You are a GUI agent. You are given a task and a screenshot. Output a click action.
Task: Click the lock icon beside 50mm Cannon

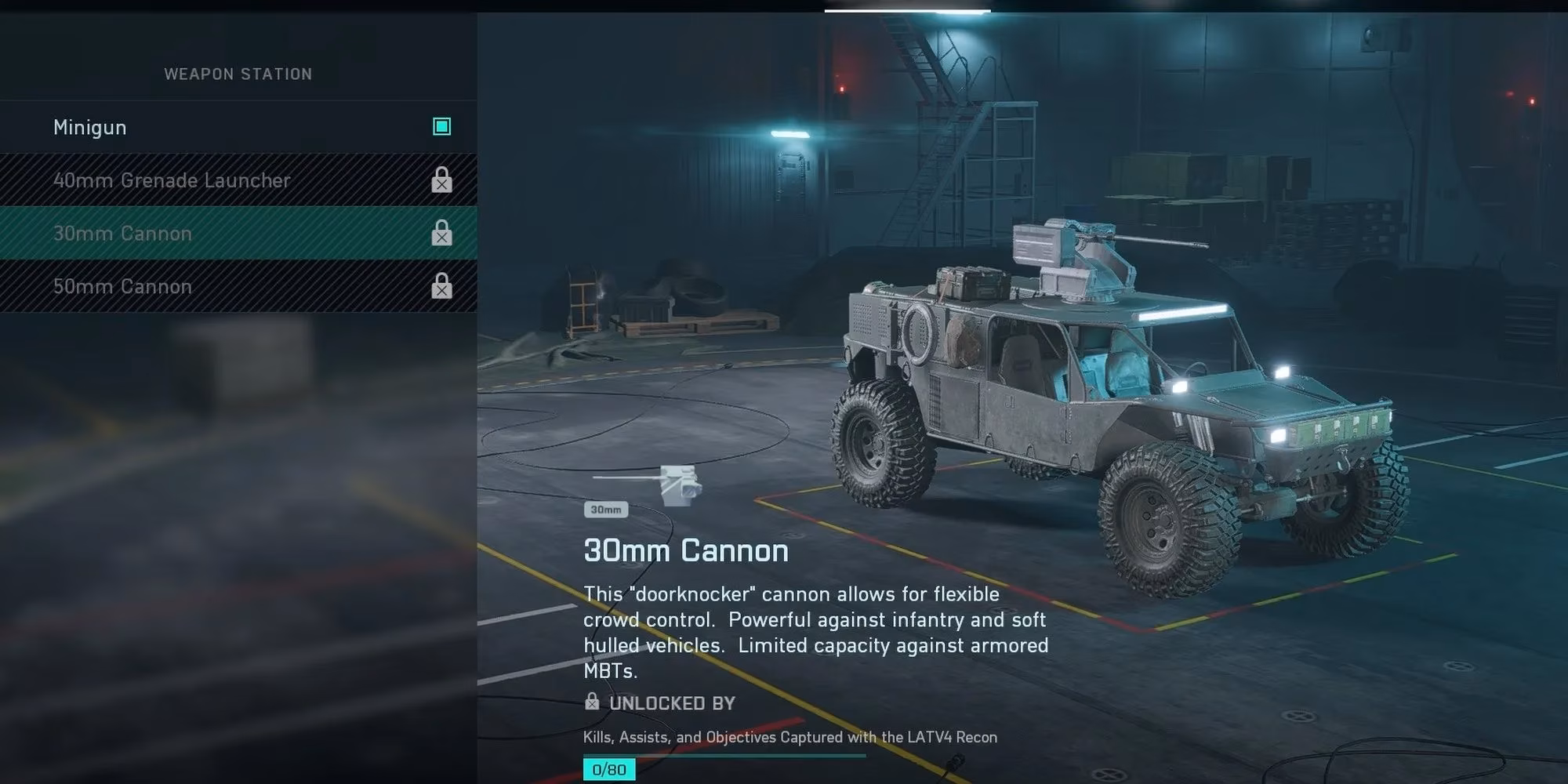point(443,286)
